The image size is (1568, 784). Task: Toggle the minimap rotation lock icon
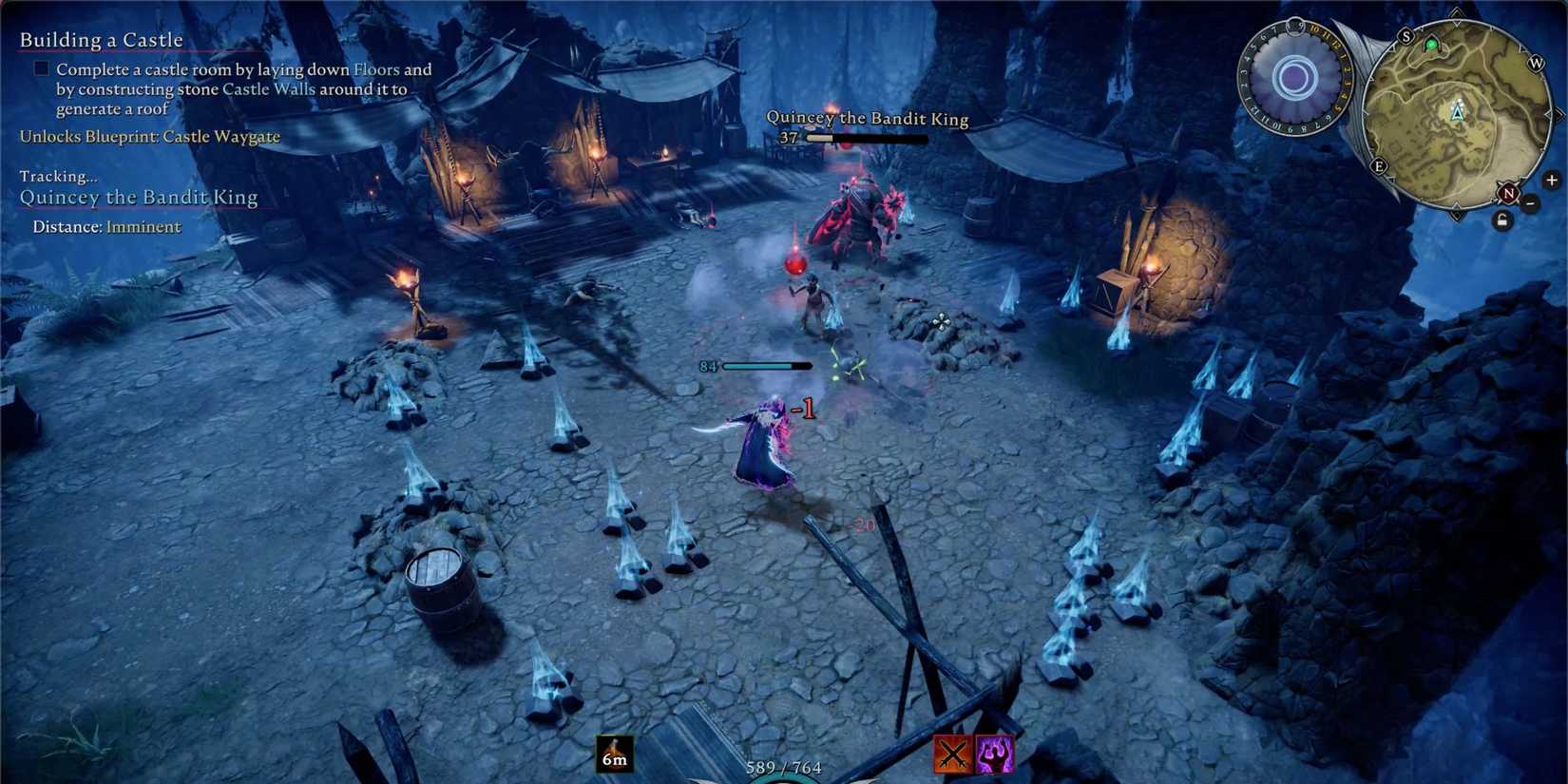1502,220
